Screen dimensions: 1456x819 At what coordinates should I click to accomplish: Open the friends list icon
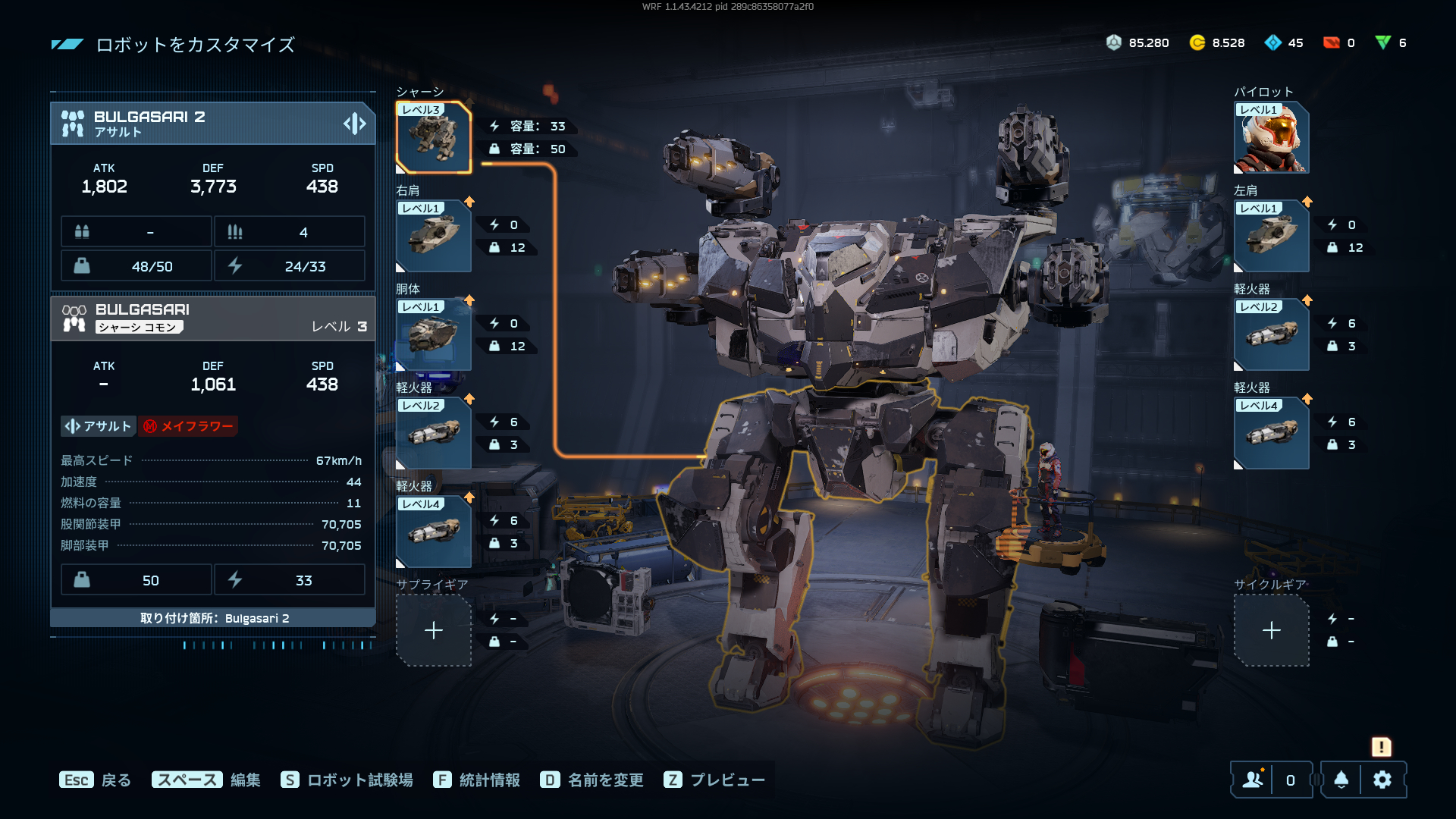pyautogui.click(x=1253, y=780)
